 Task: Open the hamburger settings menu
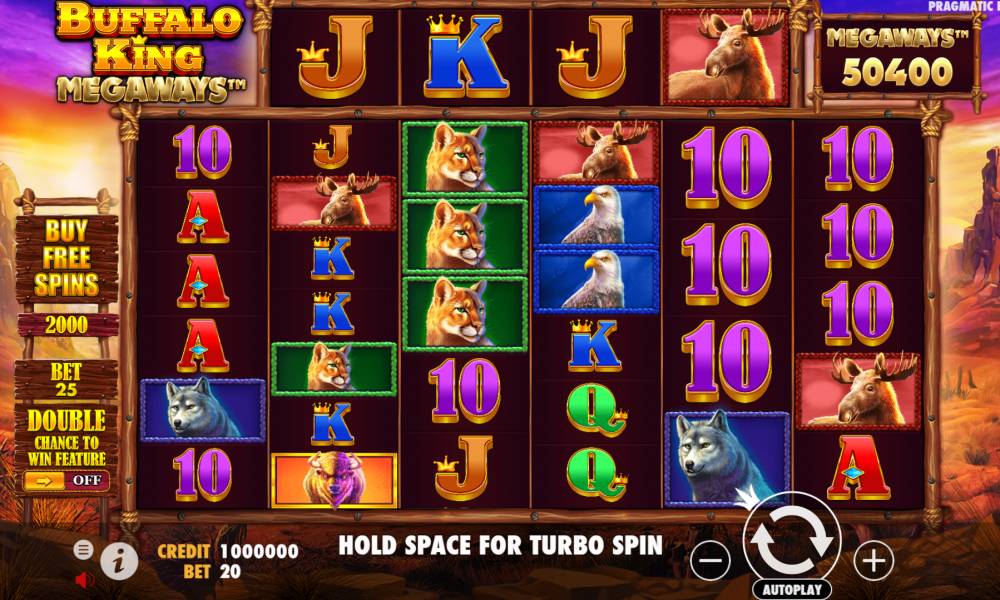coord(84,549)
